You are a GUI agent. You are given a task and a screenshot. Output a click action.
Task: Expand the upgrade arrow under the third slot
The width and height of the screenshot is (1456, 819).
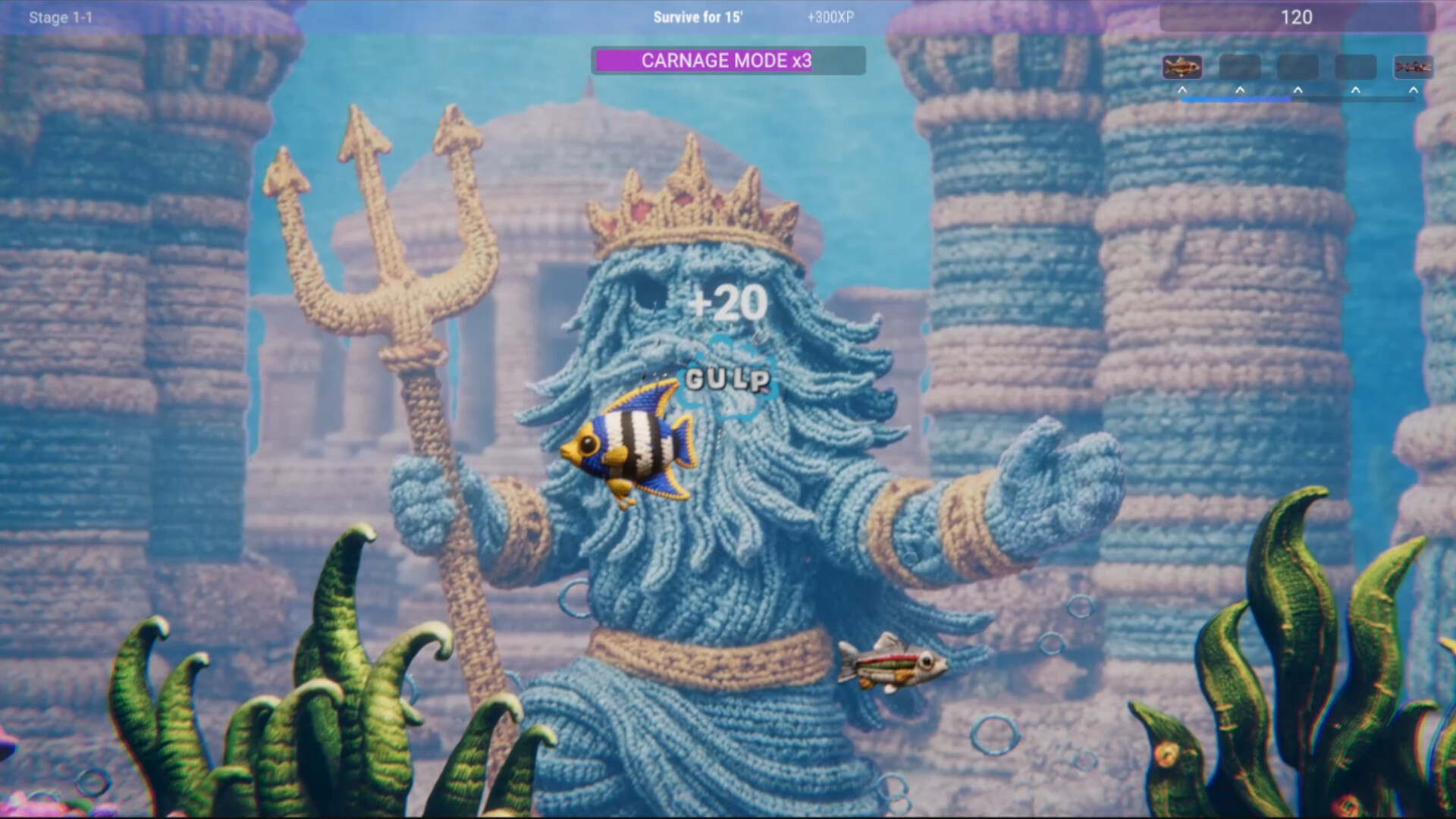click(1297, 89)
